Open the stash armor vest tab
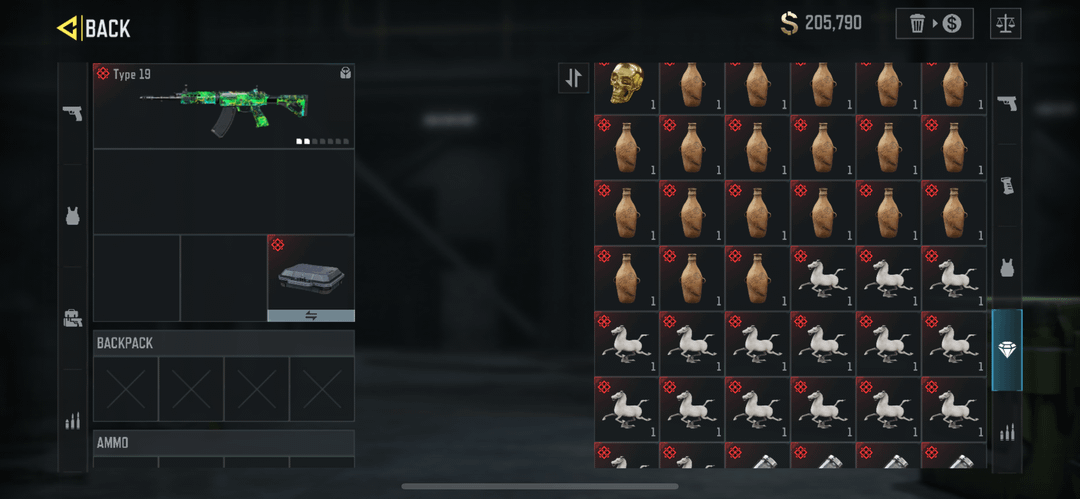 click(1007, 268)
